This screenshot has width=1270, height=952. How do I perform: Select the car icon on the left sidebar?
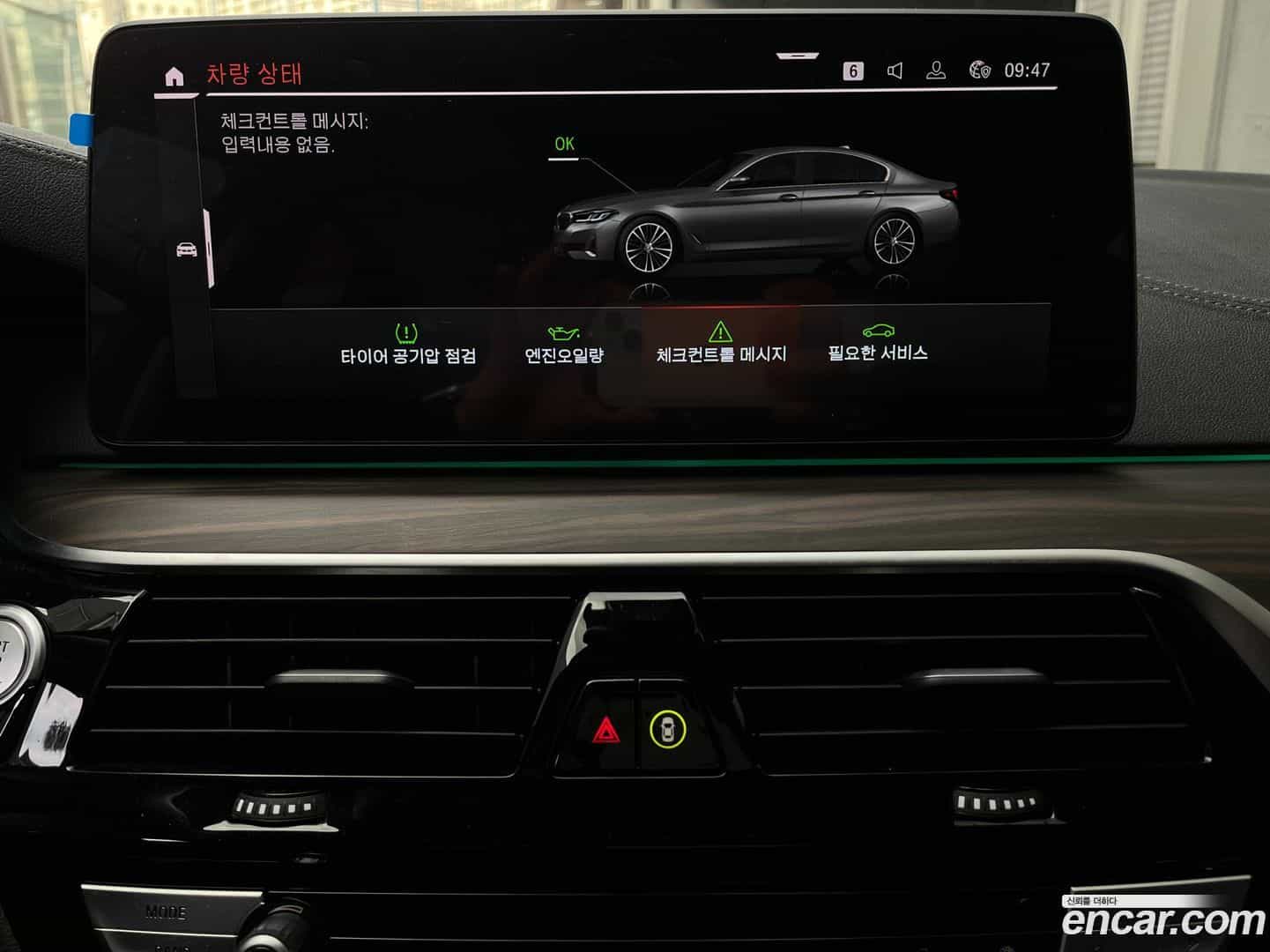186,250
